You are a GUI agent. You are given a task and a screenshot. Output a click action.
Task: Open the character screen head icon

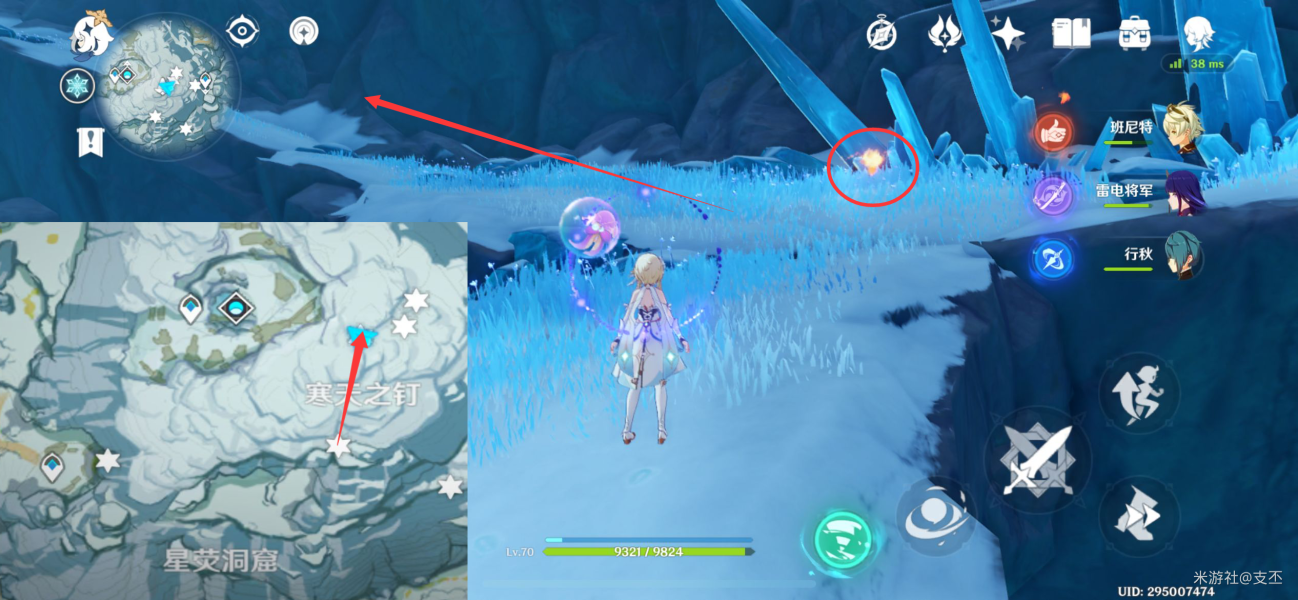click(1198, 34)
